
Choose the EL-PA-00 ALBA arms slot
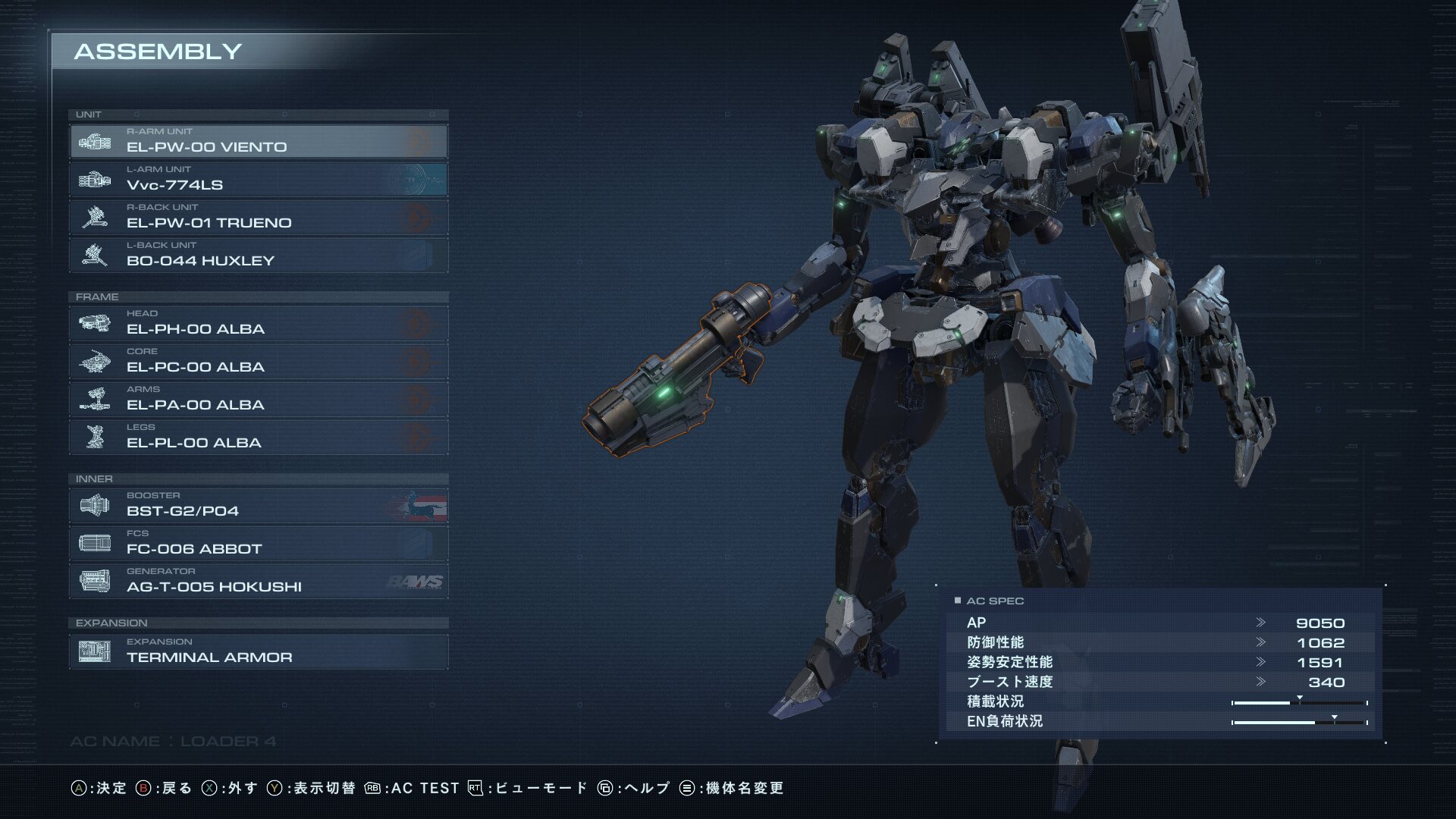coord(259,399)
